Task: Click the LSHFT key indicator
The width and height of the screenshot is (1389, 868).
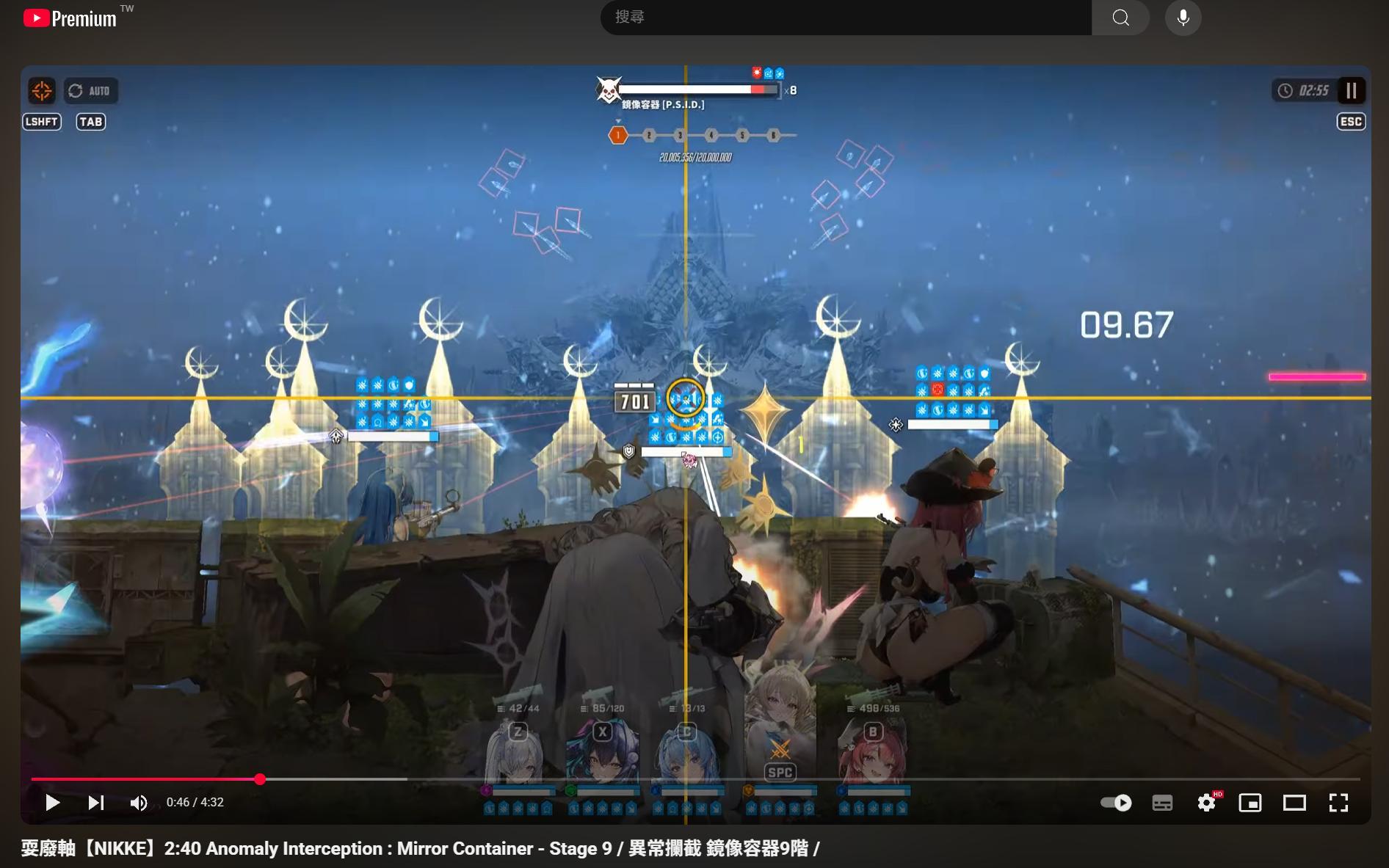Action: (42, 122)
